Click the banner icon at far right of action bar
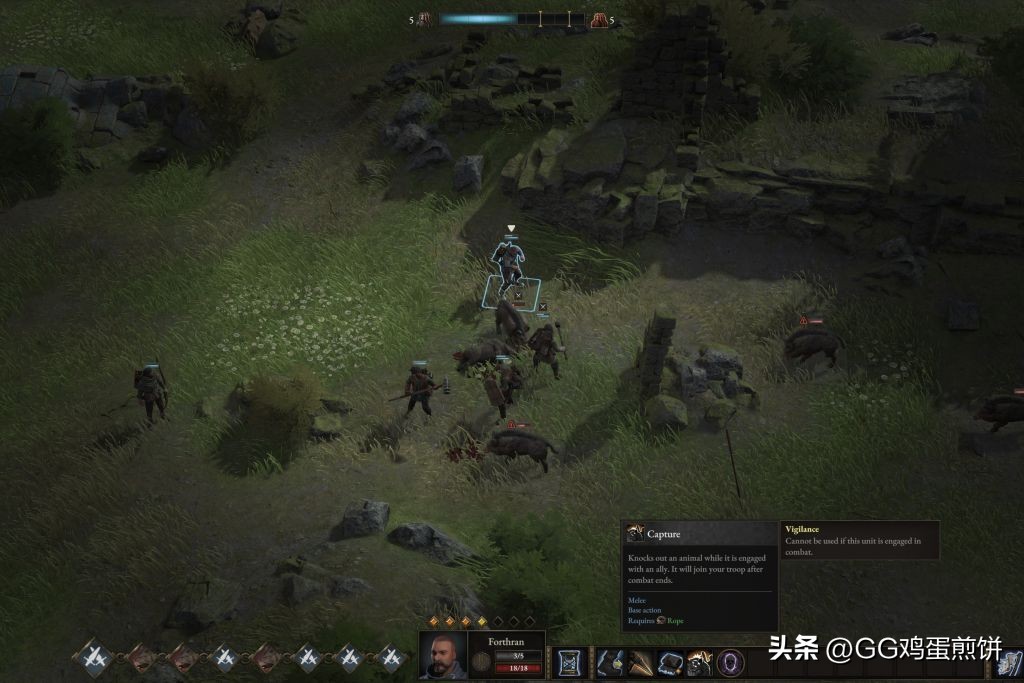The image size is (1024, 683). (1008, 662)
